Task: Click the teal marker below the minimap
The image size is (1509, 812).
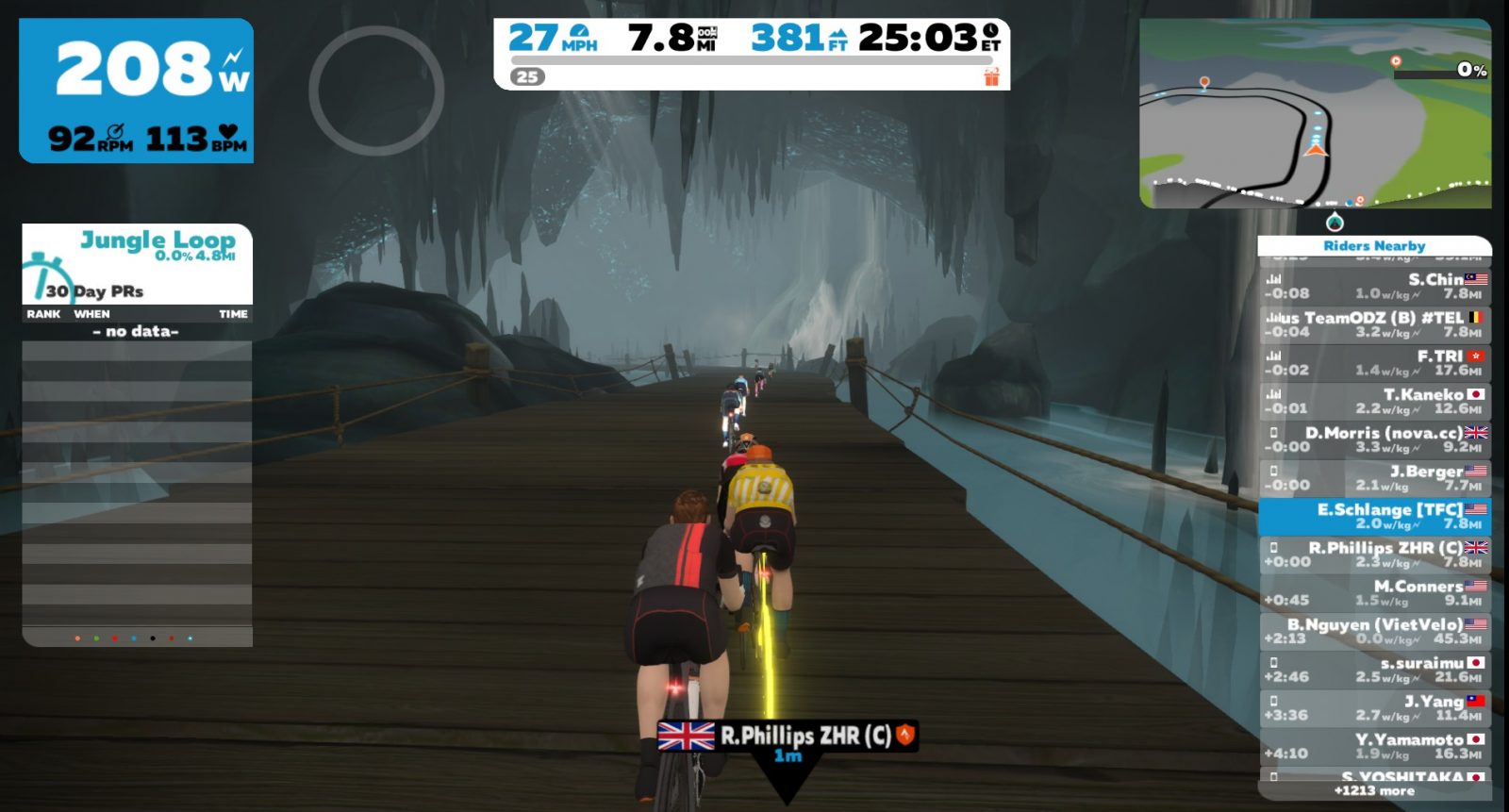Action: click(1334, 223)
